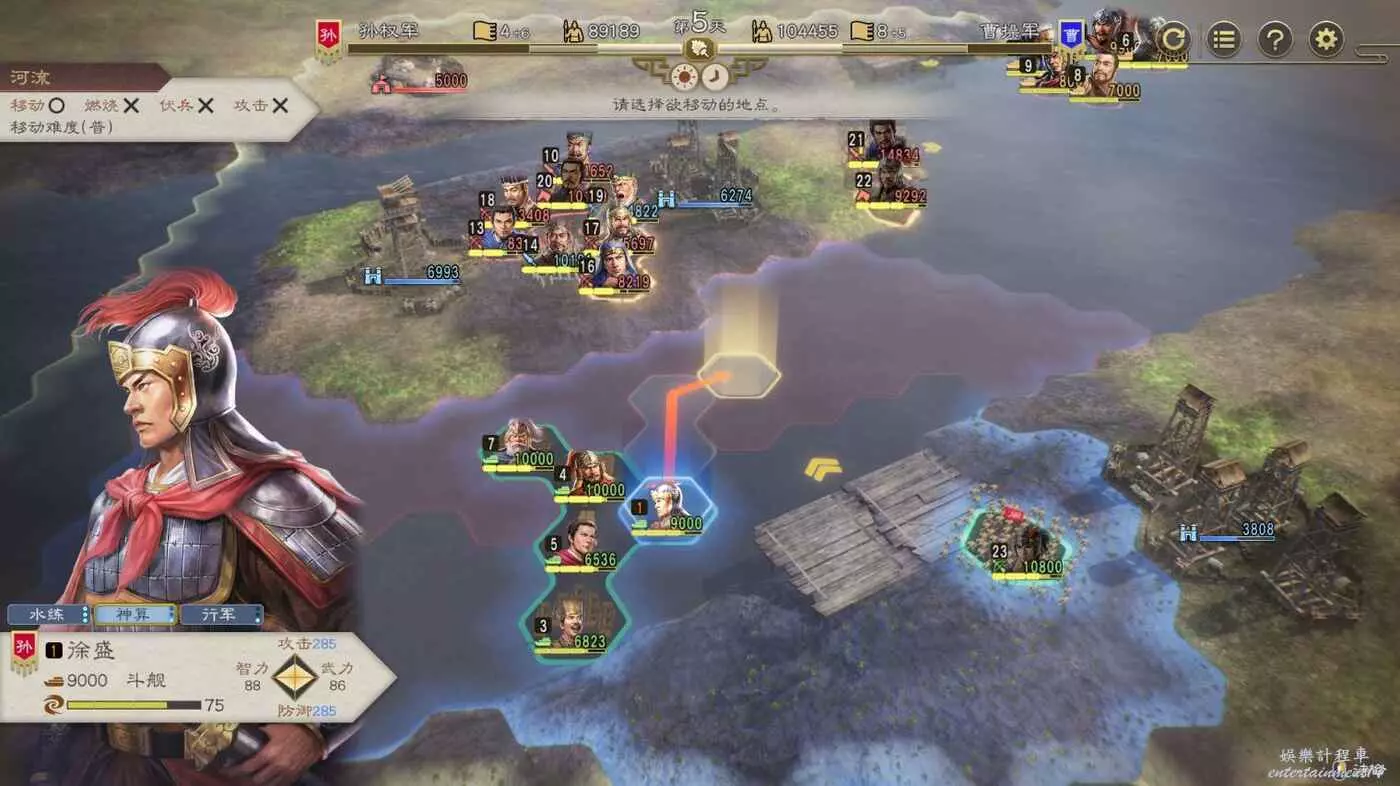Select the 神算 skill tag
Screen dimensions: 1400x786
tap(135, 614)
